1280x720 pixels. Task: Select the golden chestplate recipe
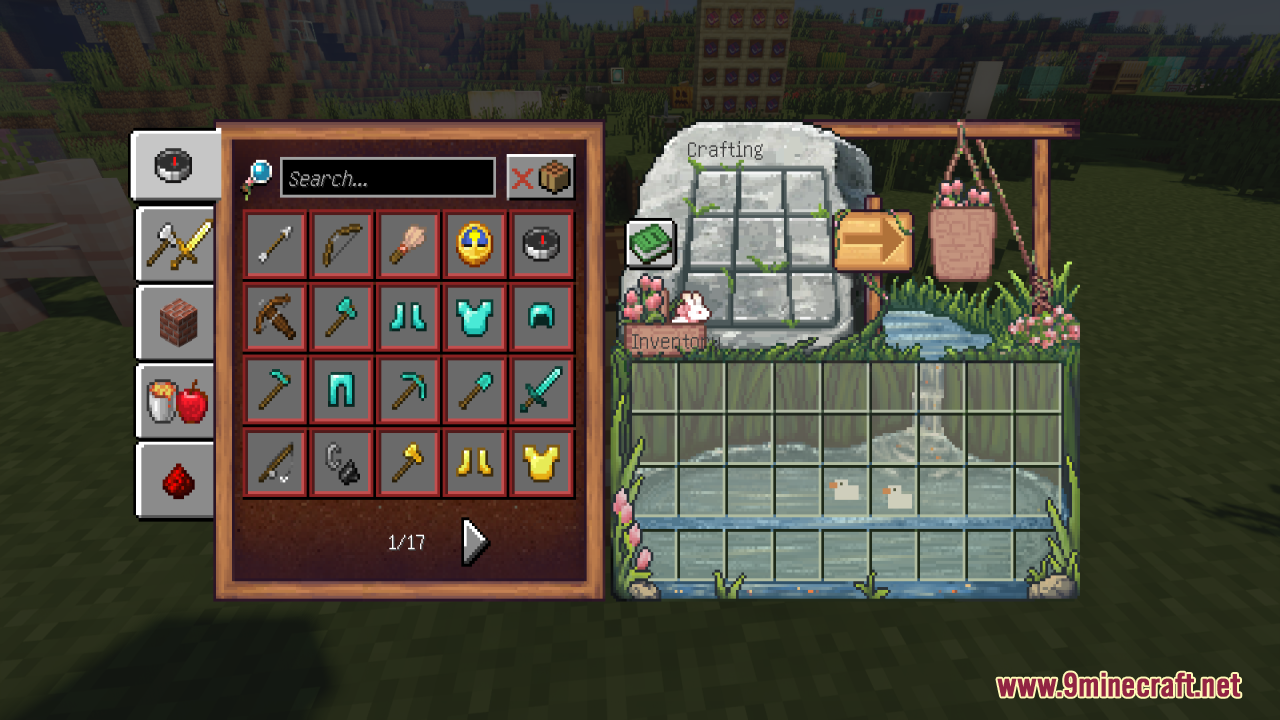click(541, 463)
